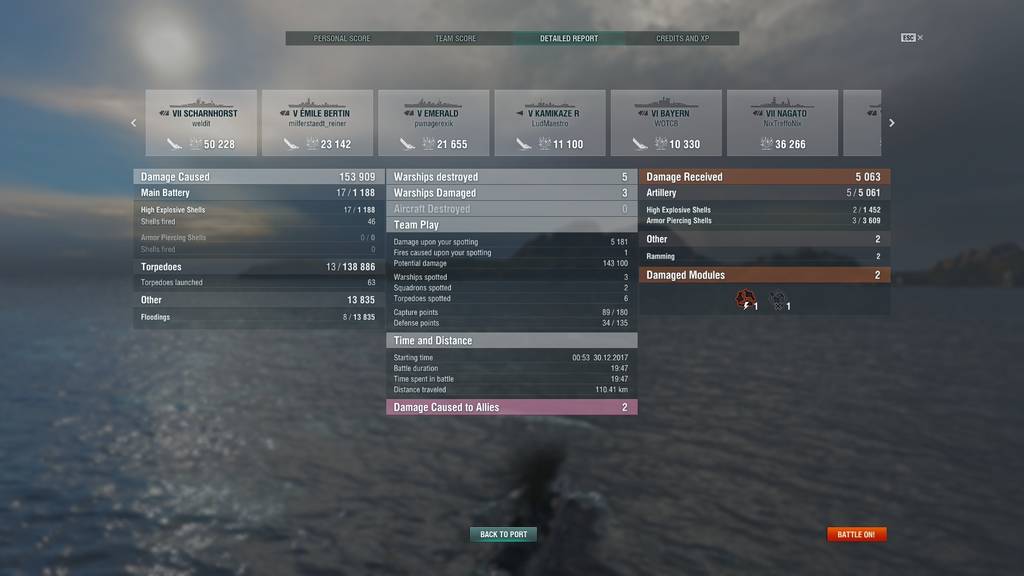Pick the VI Bayern ship card
This screenshot has width=1024, height=576.
[666, 123]
